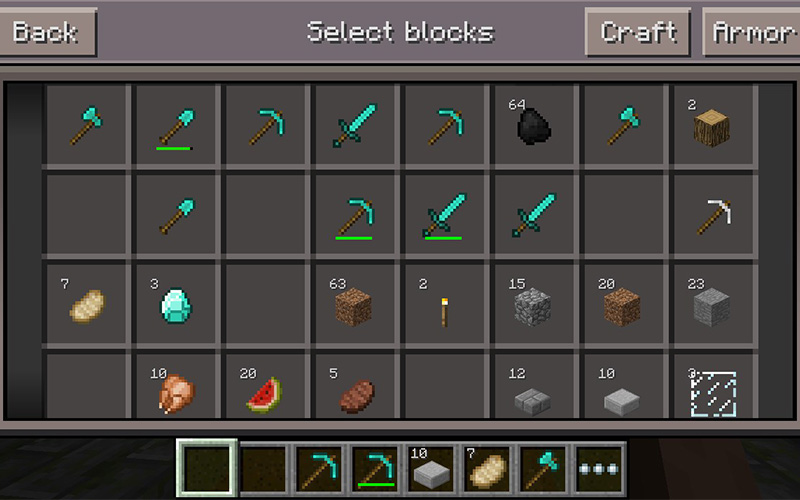Select the dirt stack of 20
Image resolution: width=800 pixels, height=500 pixels.
click(622, 304)
